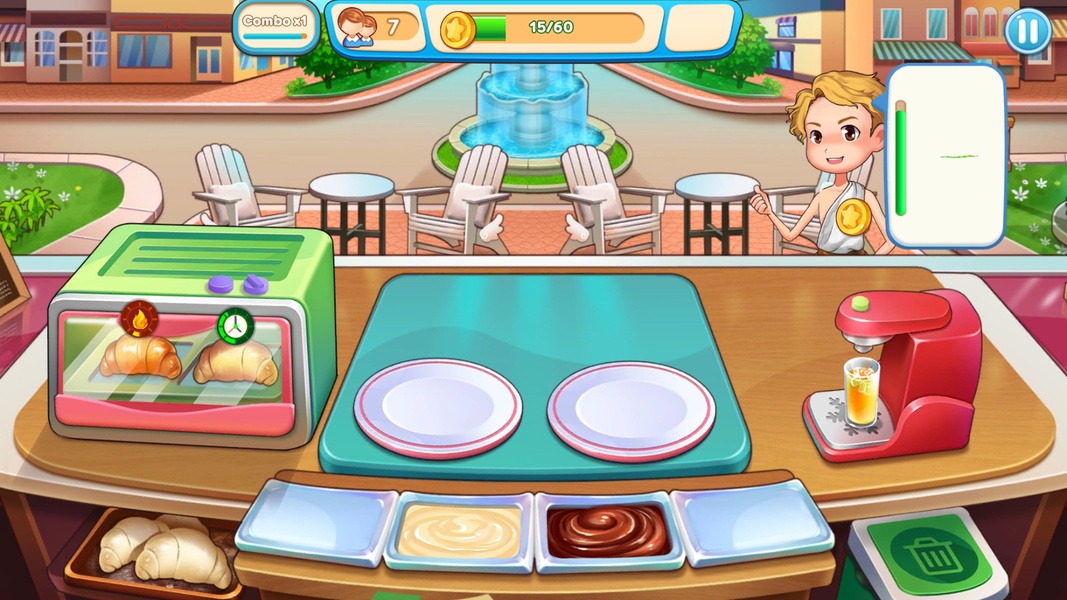
Task: Take the croissant marked with flame icon
Action: [140, 355]
